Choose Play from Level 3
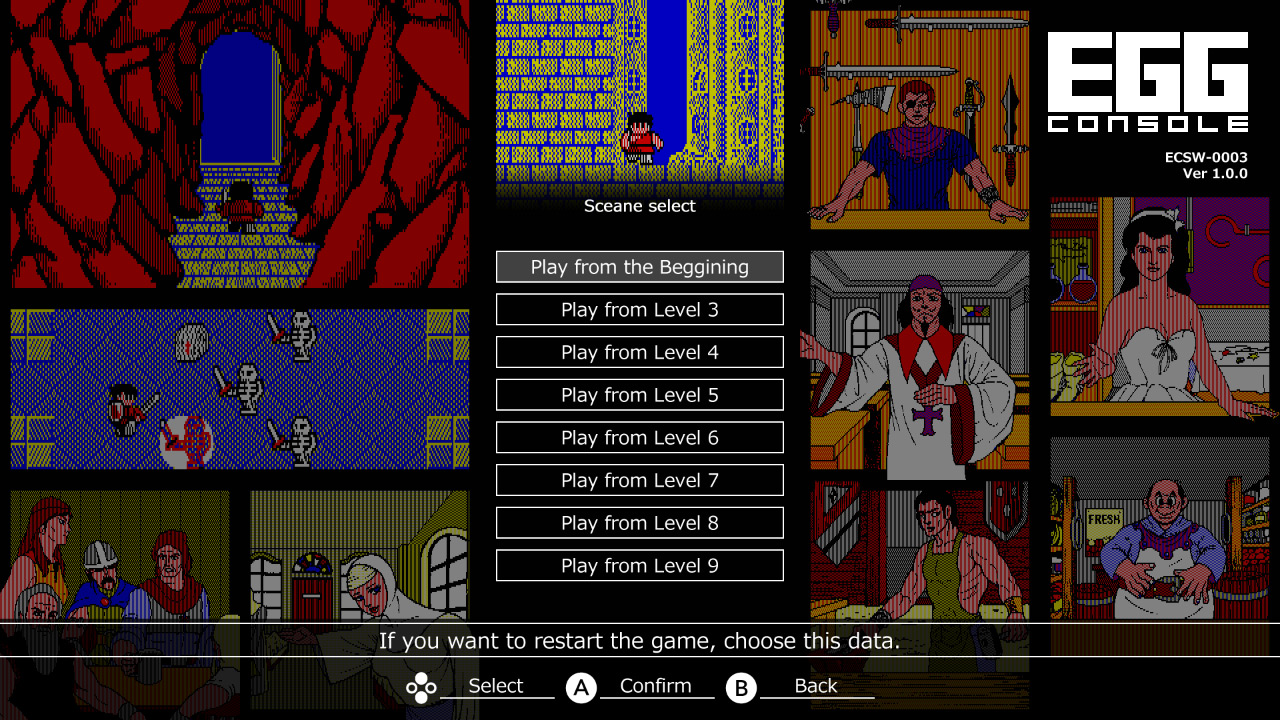 coord(639,309)
